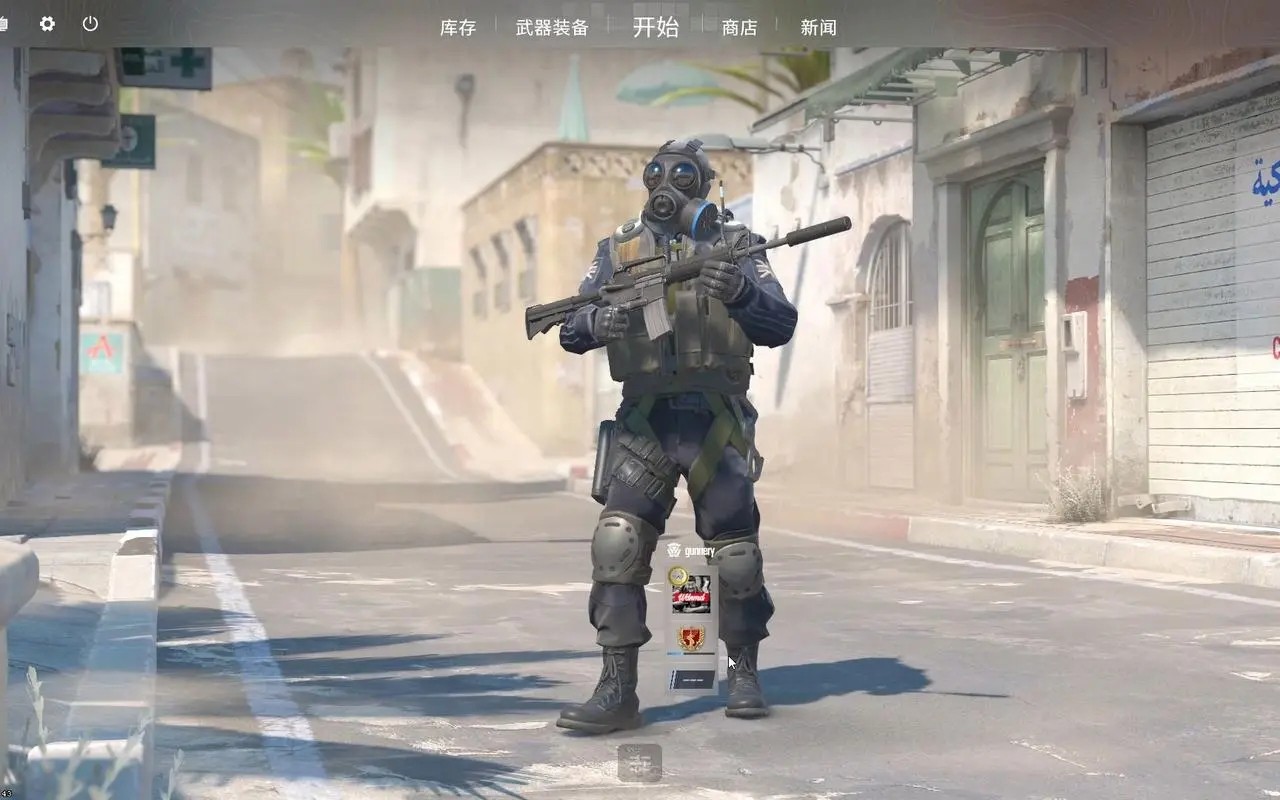Screen dimensions: 1280x800
Task: Select the red rank medal badge
Action: pyautogui.click(x=691, y=637)
